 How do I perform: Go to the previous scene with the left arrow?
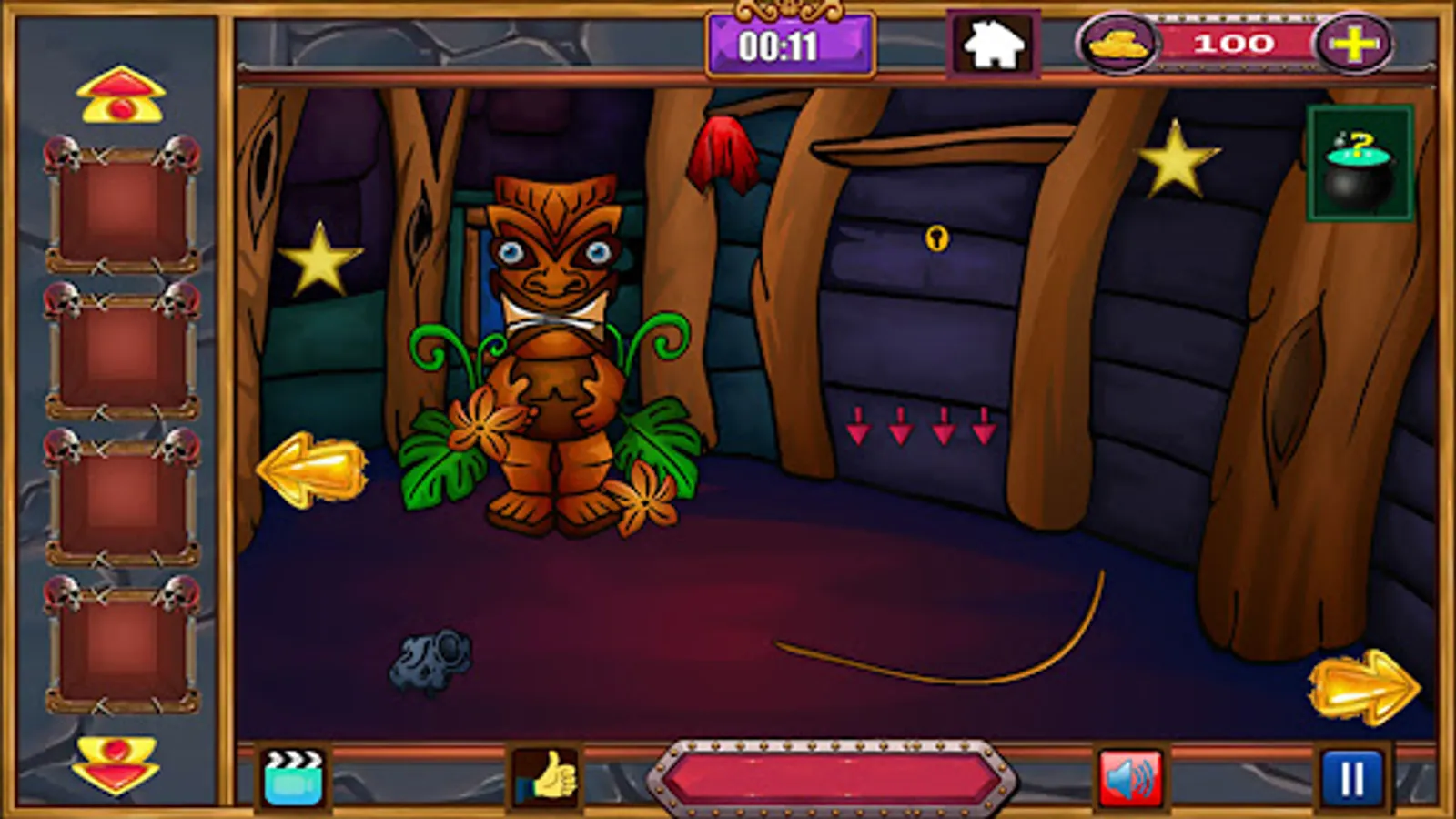tap(314, 471)
